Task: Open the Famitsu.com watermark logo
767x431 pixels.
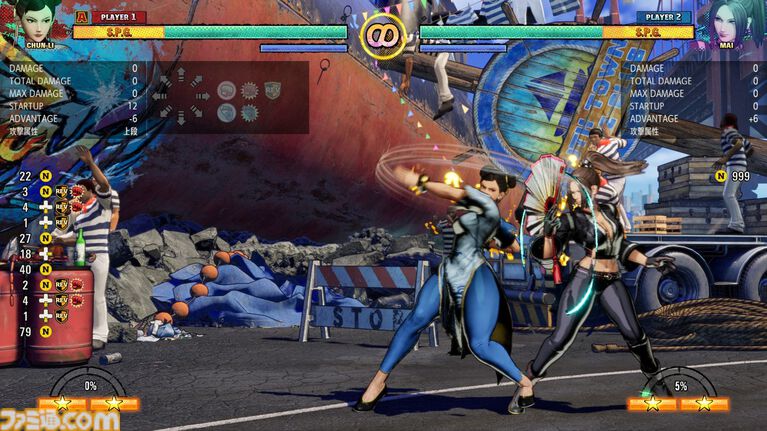Action: [60, 419]
